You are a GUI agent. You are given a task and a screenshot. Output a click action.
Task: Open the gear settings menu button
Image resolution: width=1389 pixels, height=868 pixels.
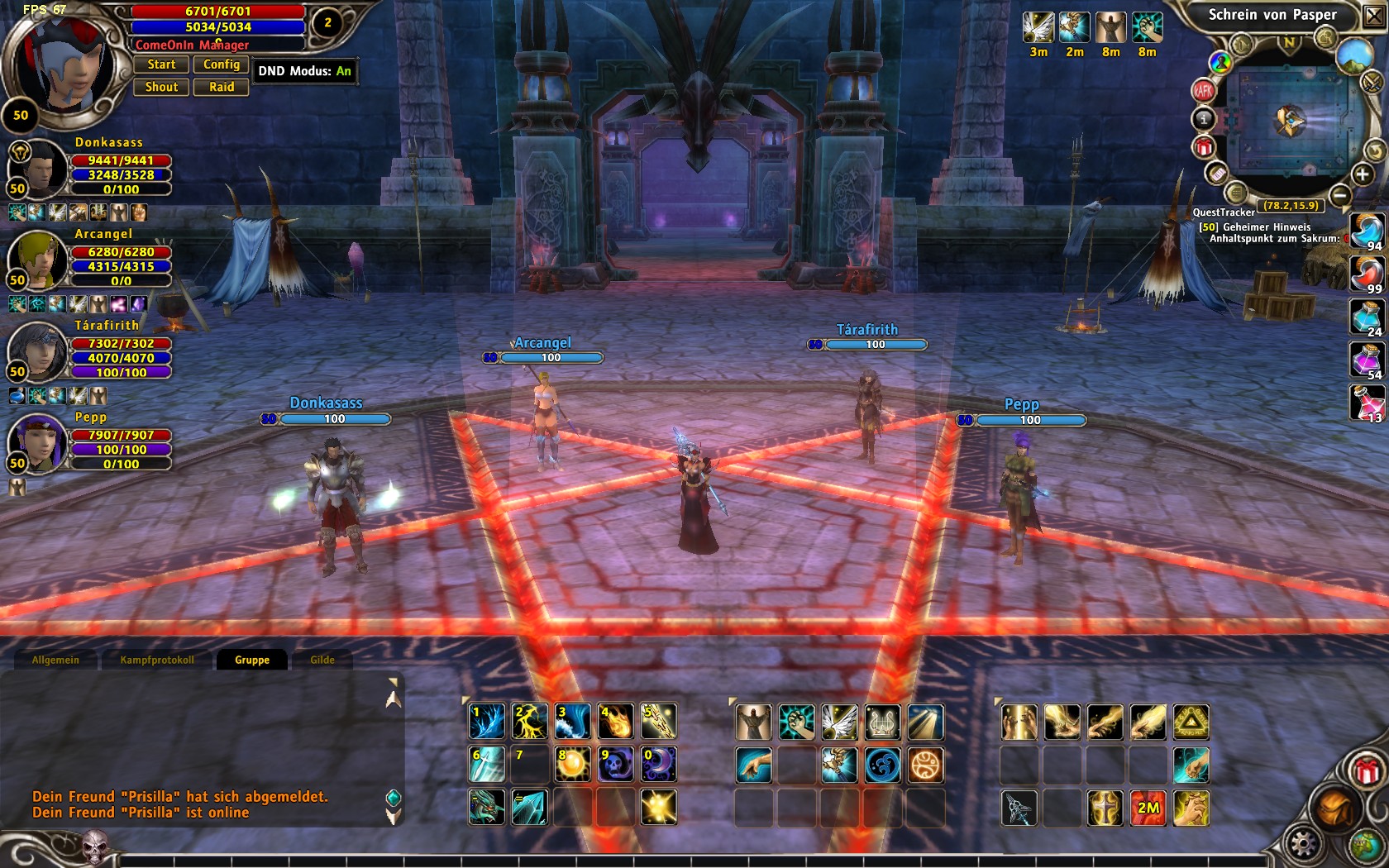coord(1303,845)
